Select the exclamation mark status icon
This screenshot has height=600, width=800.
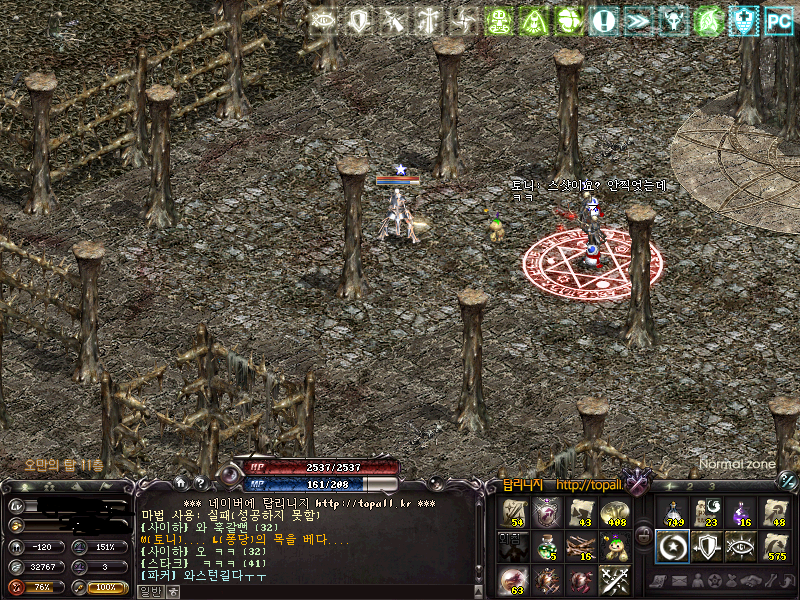pos(603,20)
